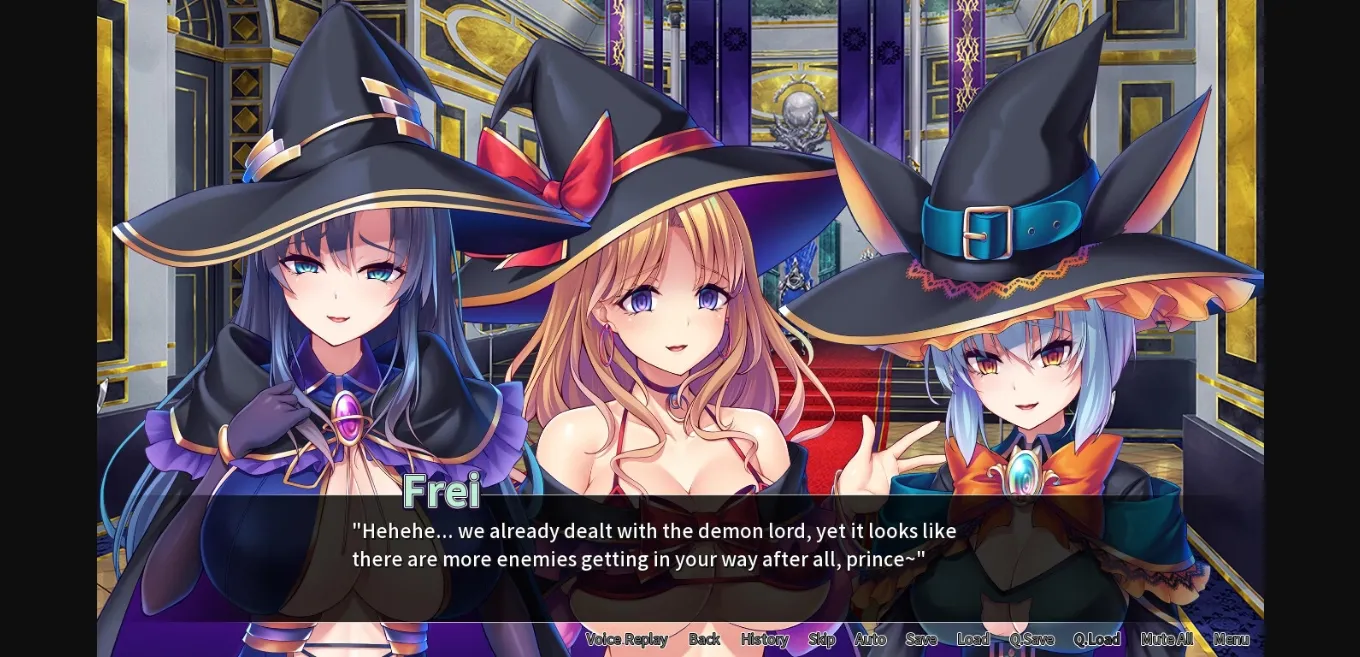The height and width of the screenshot is (657, 1360).
Task: Open the dialogue History log
Action: tap(764, 639)
